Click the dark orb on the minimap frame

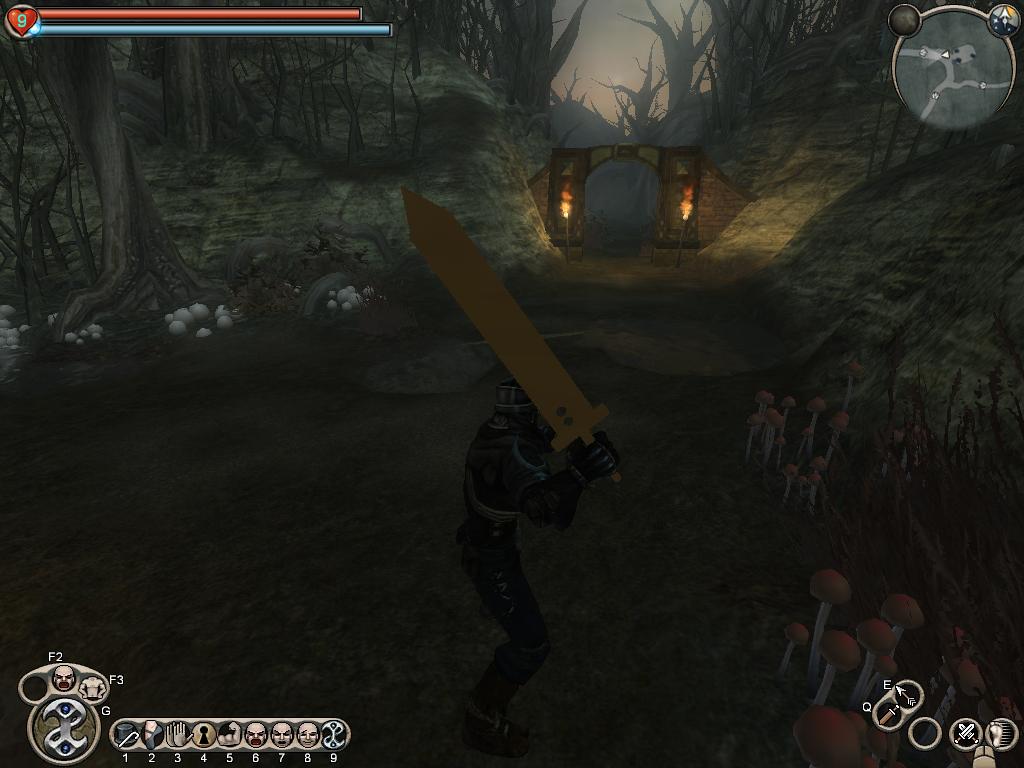coord(904,20)
